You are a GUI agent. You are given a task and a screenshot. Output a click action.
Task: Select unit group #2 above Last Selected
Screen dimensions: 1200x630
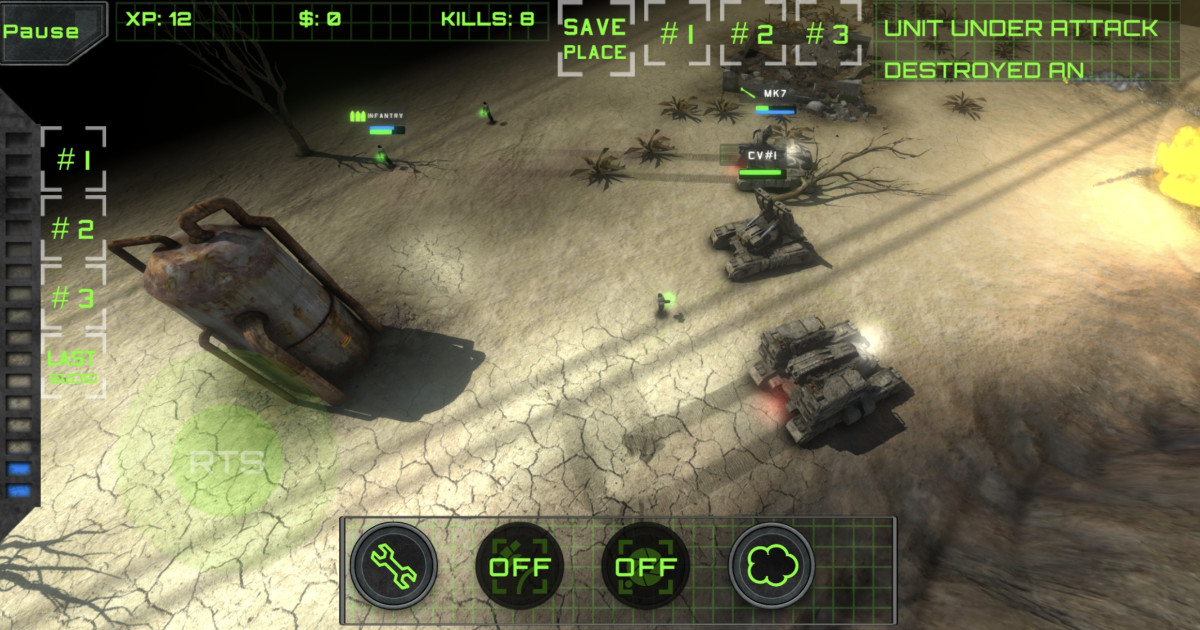73,229
